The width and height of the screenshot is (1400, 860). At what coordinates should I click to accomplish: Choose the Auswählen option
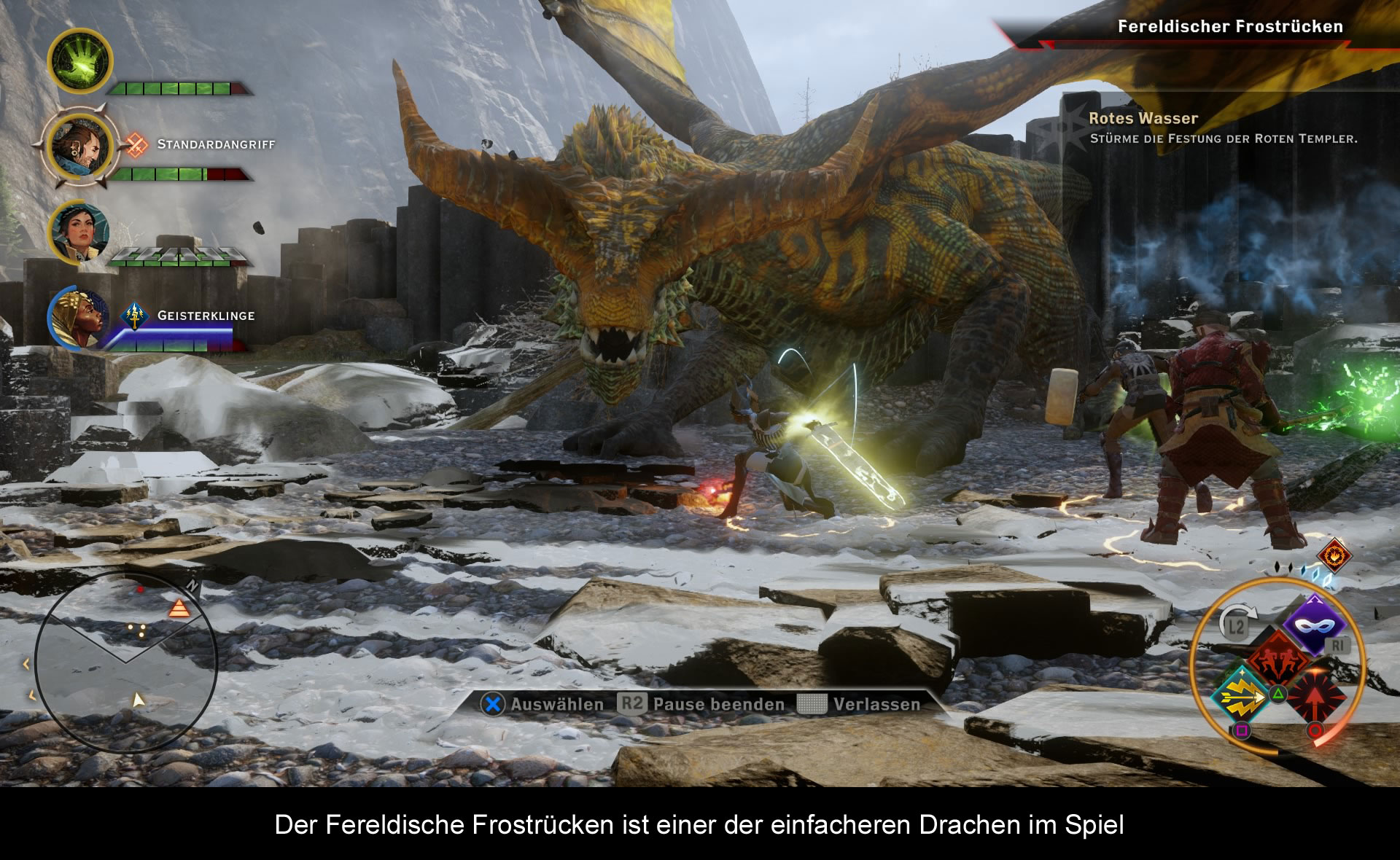click(542, 704)
